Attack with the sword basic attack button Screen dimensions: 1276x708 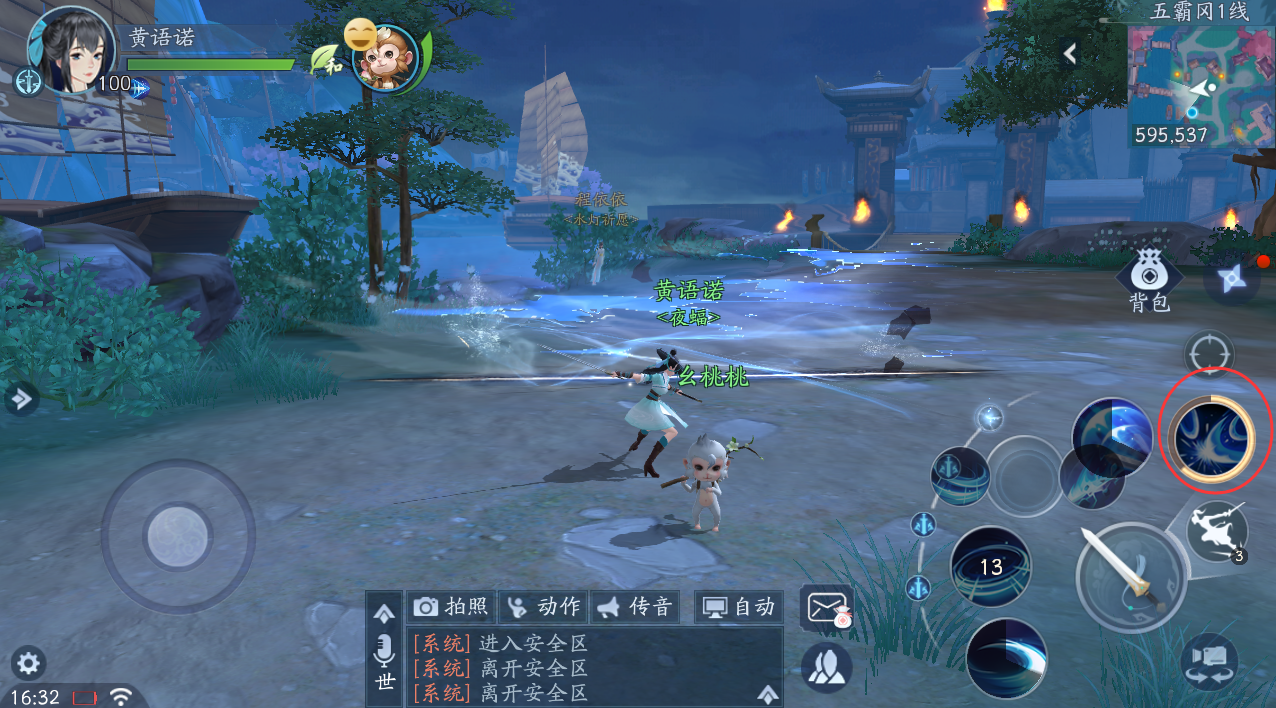[x=1131, y=577]
